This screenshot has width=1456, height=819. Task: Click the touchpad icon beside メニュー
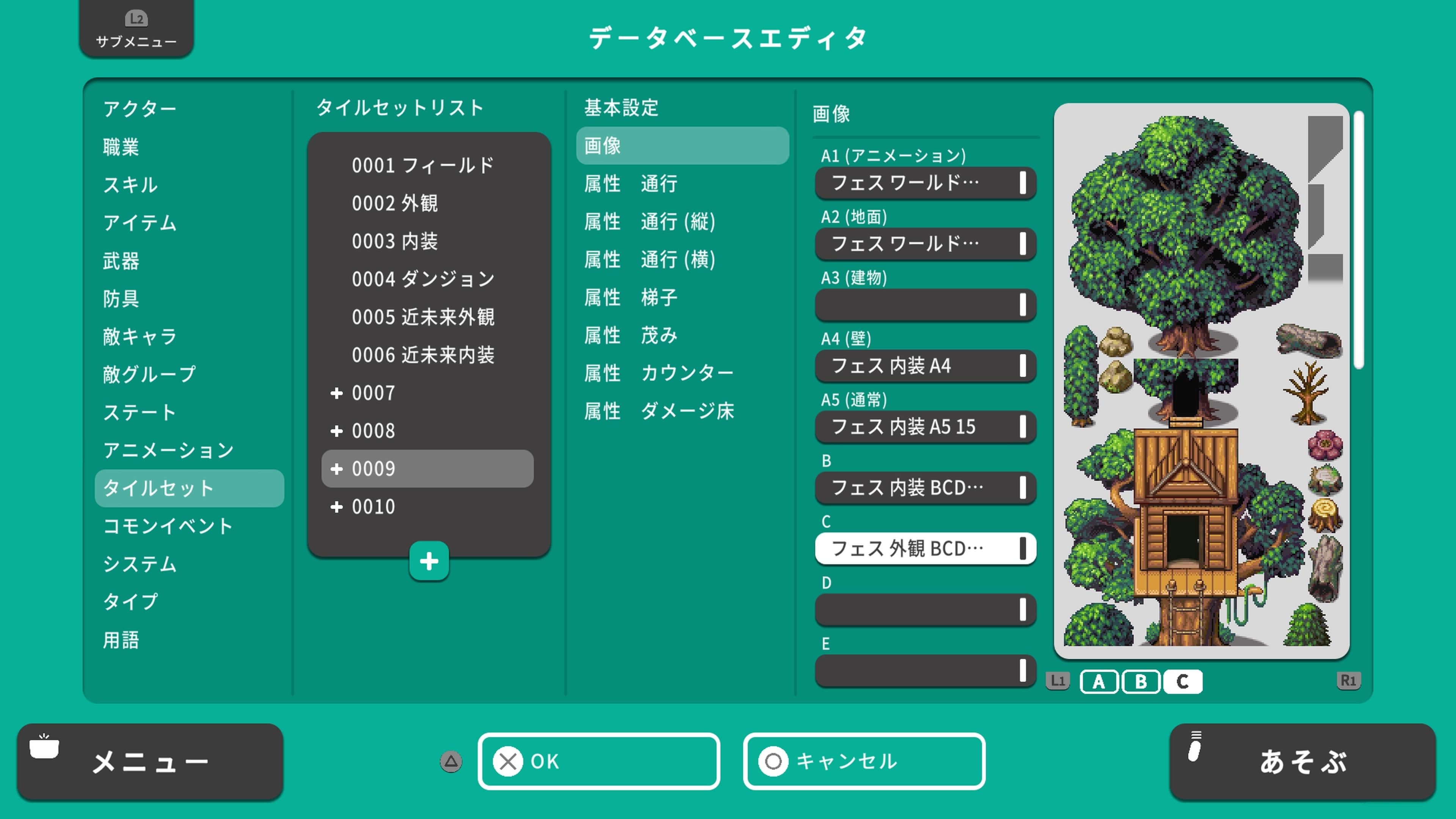click(x=44, y=747)
